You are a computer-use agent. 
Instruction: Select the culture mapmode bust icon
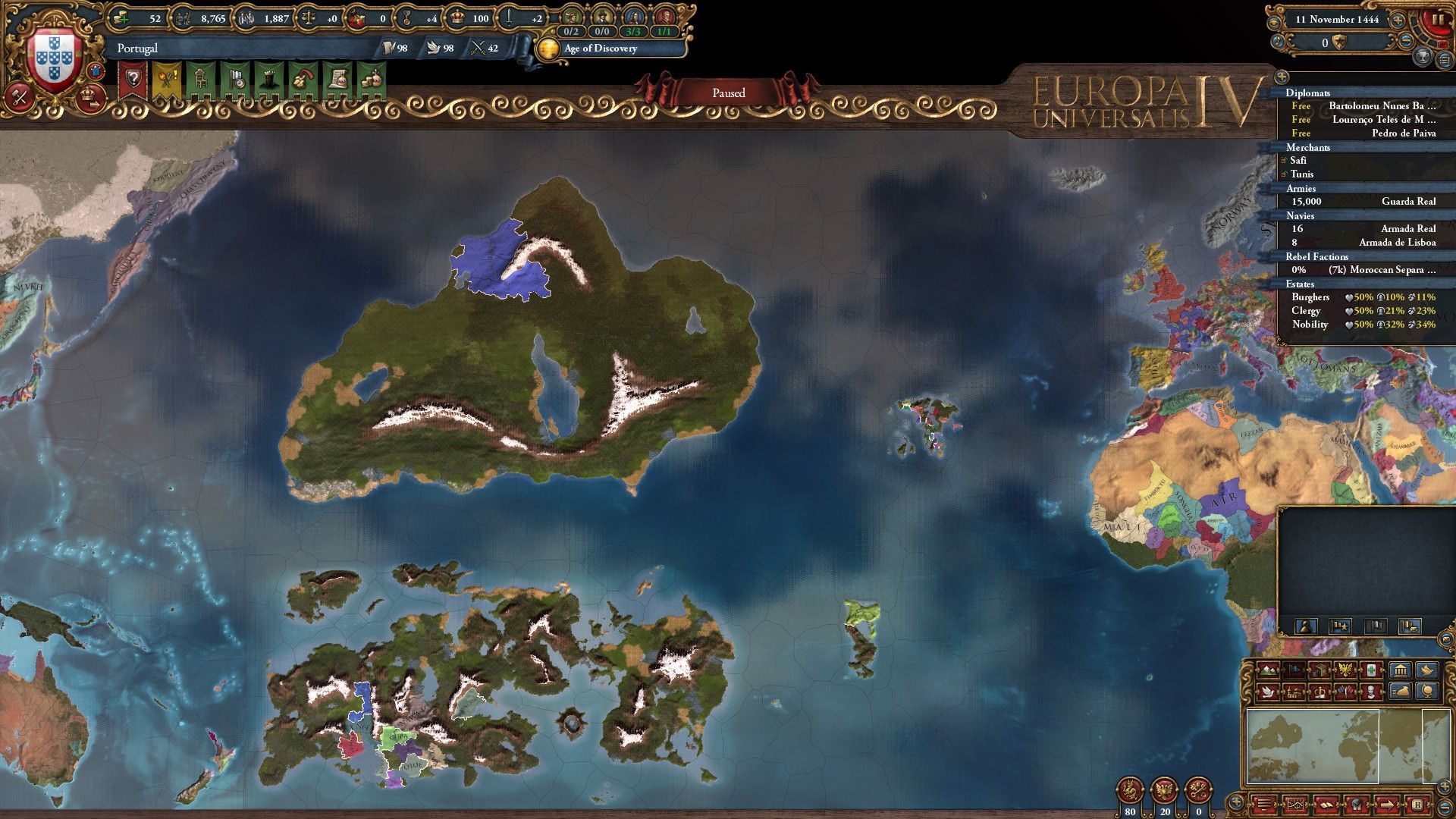pos(1371,692)
